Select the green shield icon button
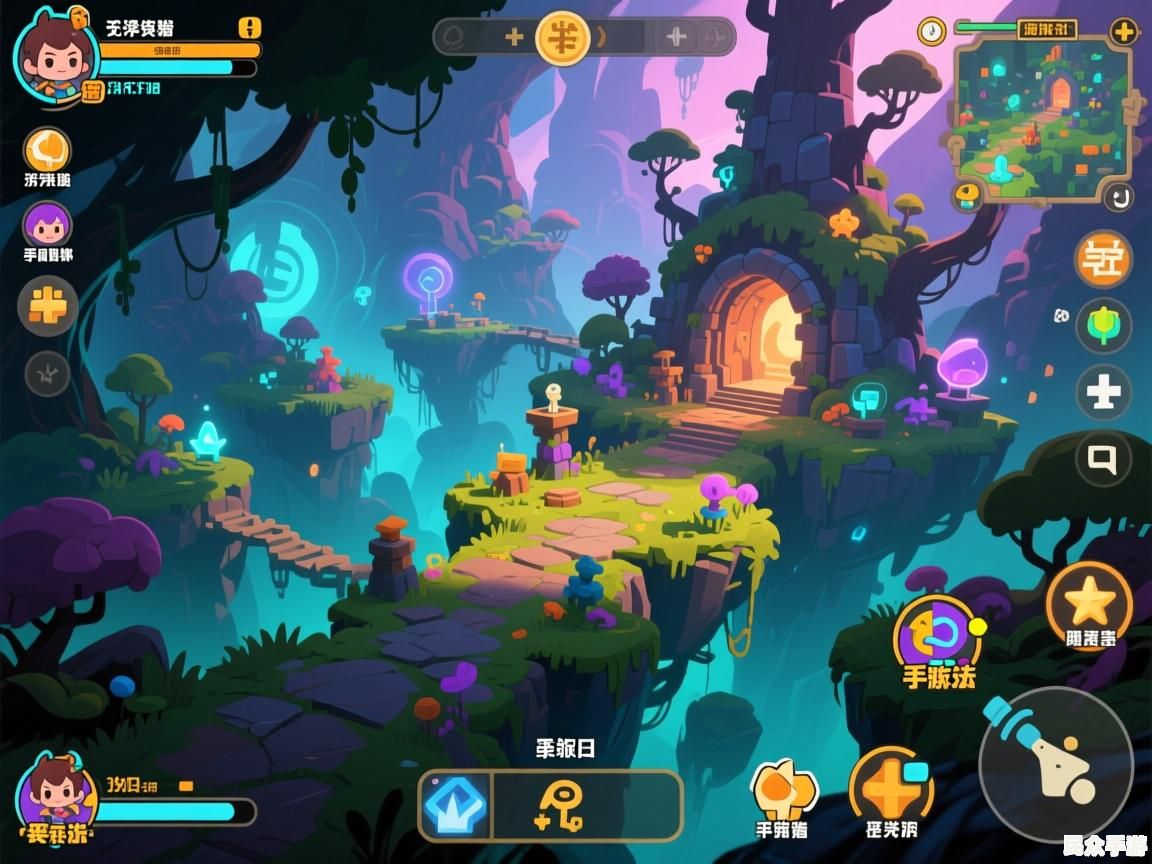The width and height of the screenshot is (1152, 864). pyautogui.click(x=1103, y=326)
